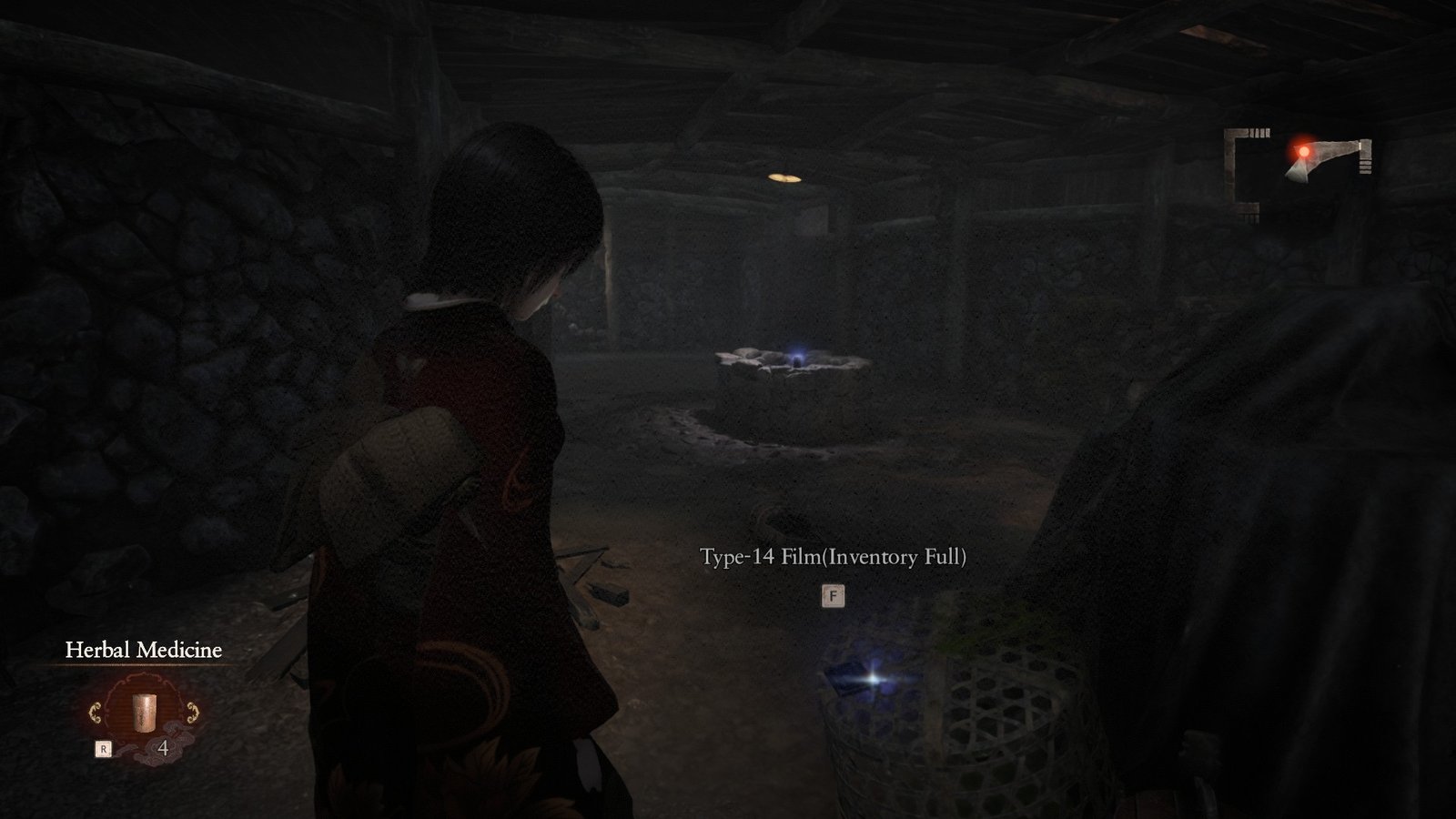Select the glowing Type-14 Film pickup
This screenshot has height=819, width=1456.
pos(854,678)
